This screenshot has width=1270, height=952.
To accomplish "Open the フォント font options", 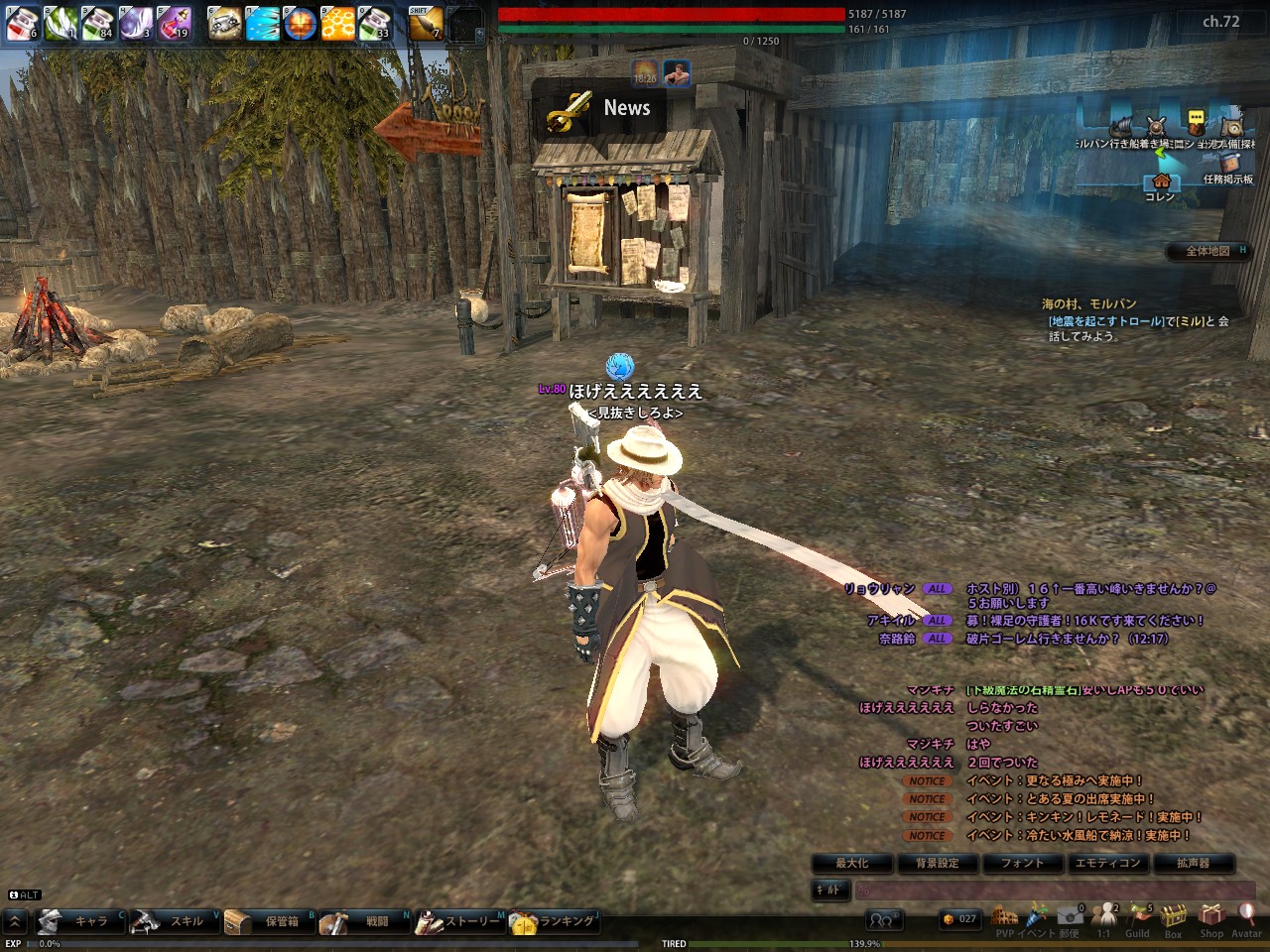I will pyautogui.click(x=1022, y=863).
